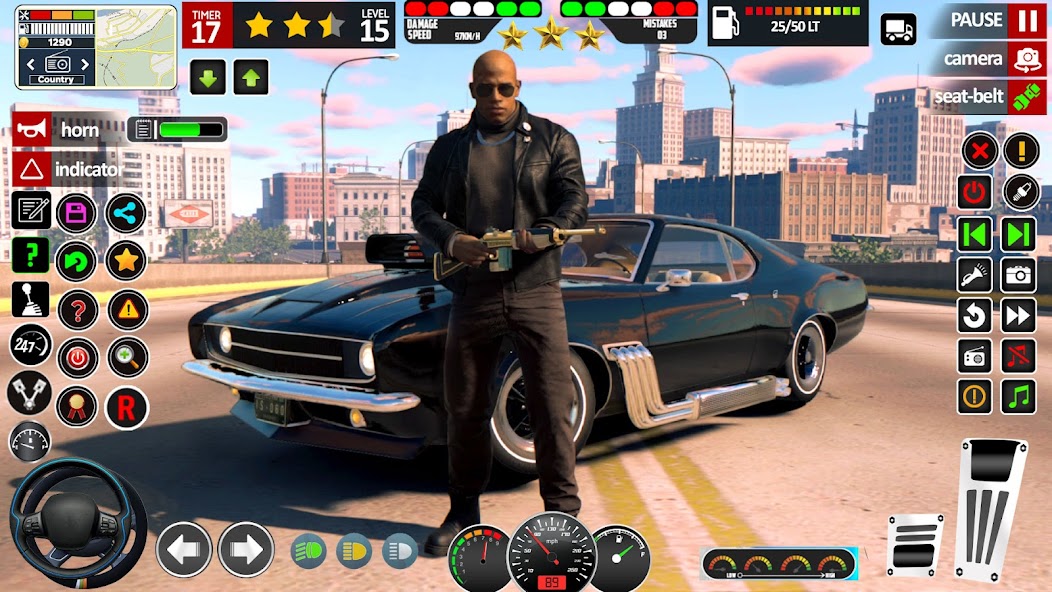This screenshot has height=592, width=1052.
Task: Toggle the flashlight icon
Action: click(x=975, y=274)
